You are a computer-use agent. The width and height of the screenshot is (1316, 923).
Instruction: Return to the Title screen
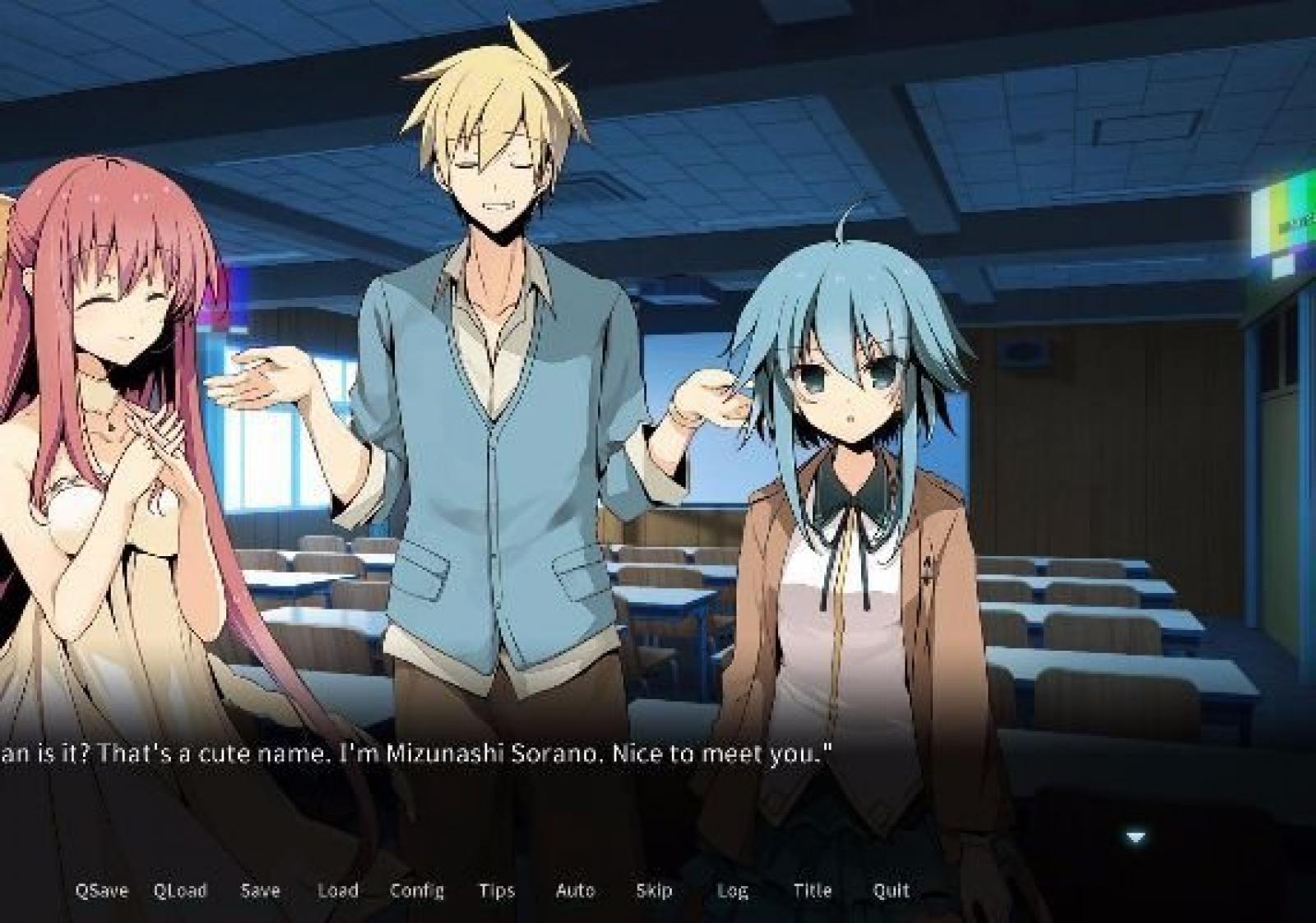pyautogui.click(x=812, y=890)
